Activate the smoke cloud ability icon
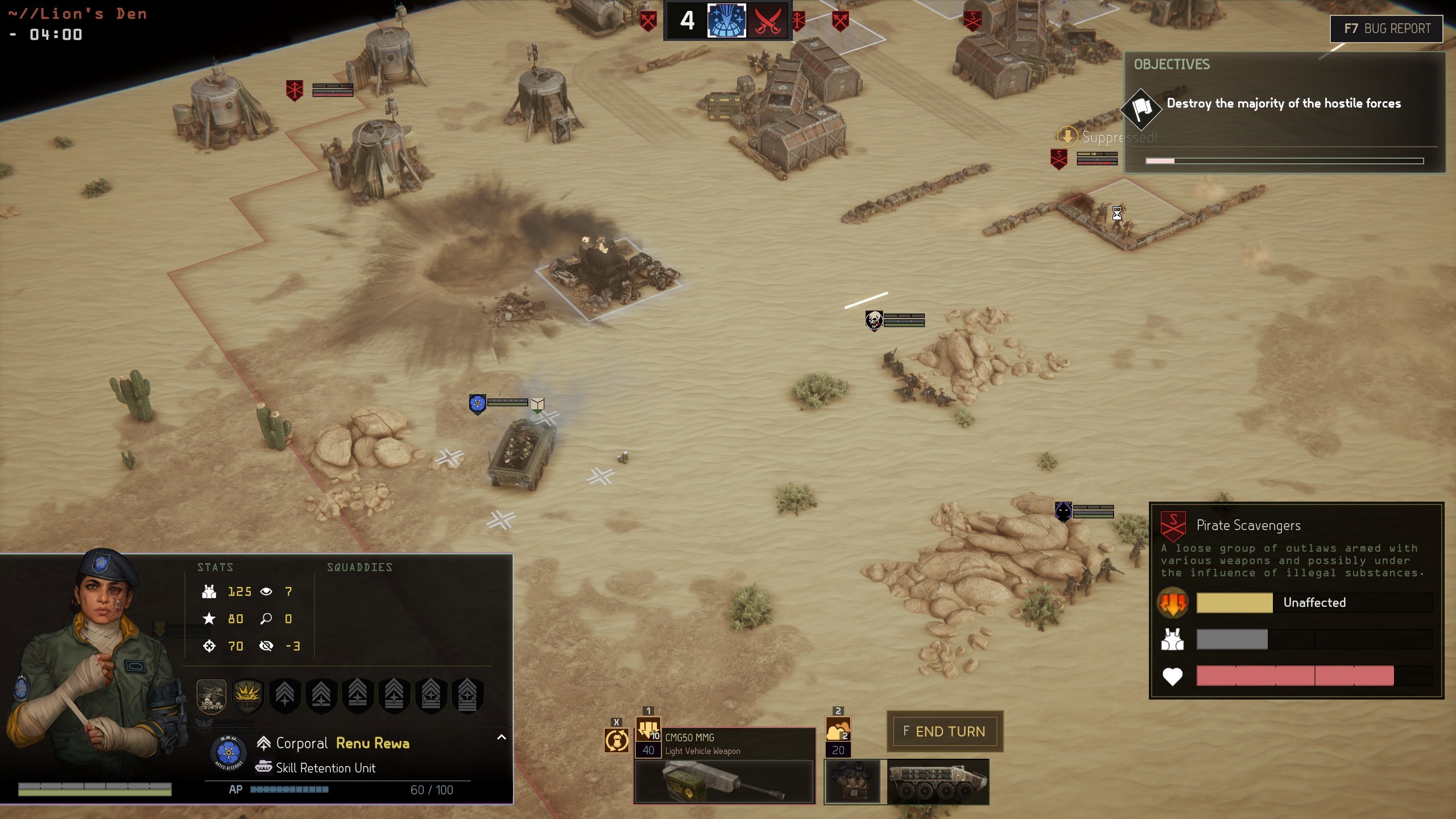Image resolution: width=1456 pixels, height=819 pixels. (x=838, y=729)
